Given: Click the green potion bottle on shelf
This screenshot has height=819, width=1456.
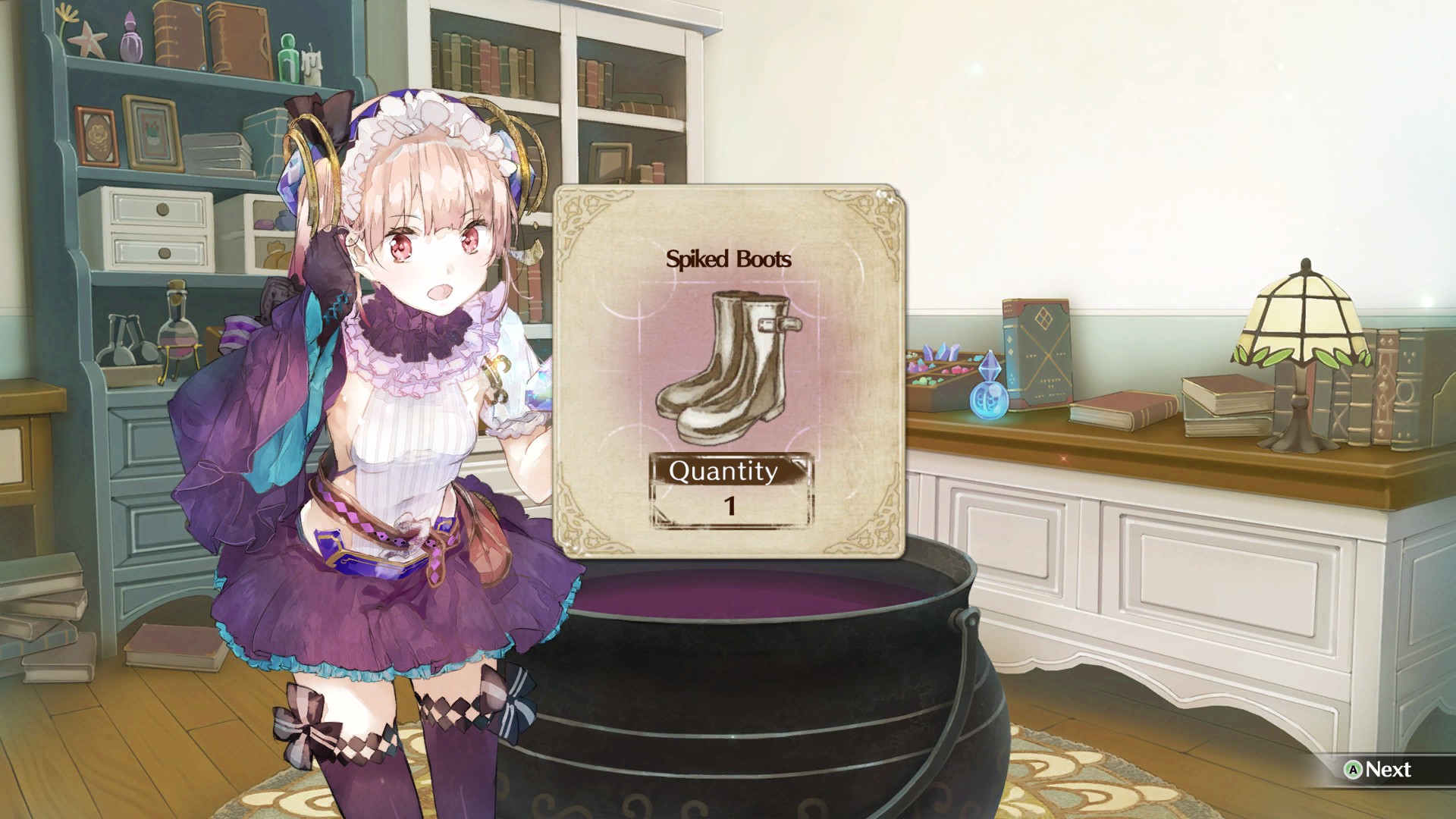Looking at the screenshot, I should [287, 57].
